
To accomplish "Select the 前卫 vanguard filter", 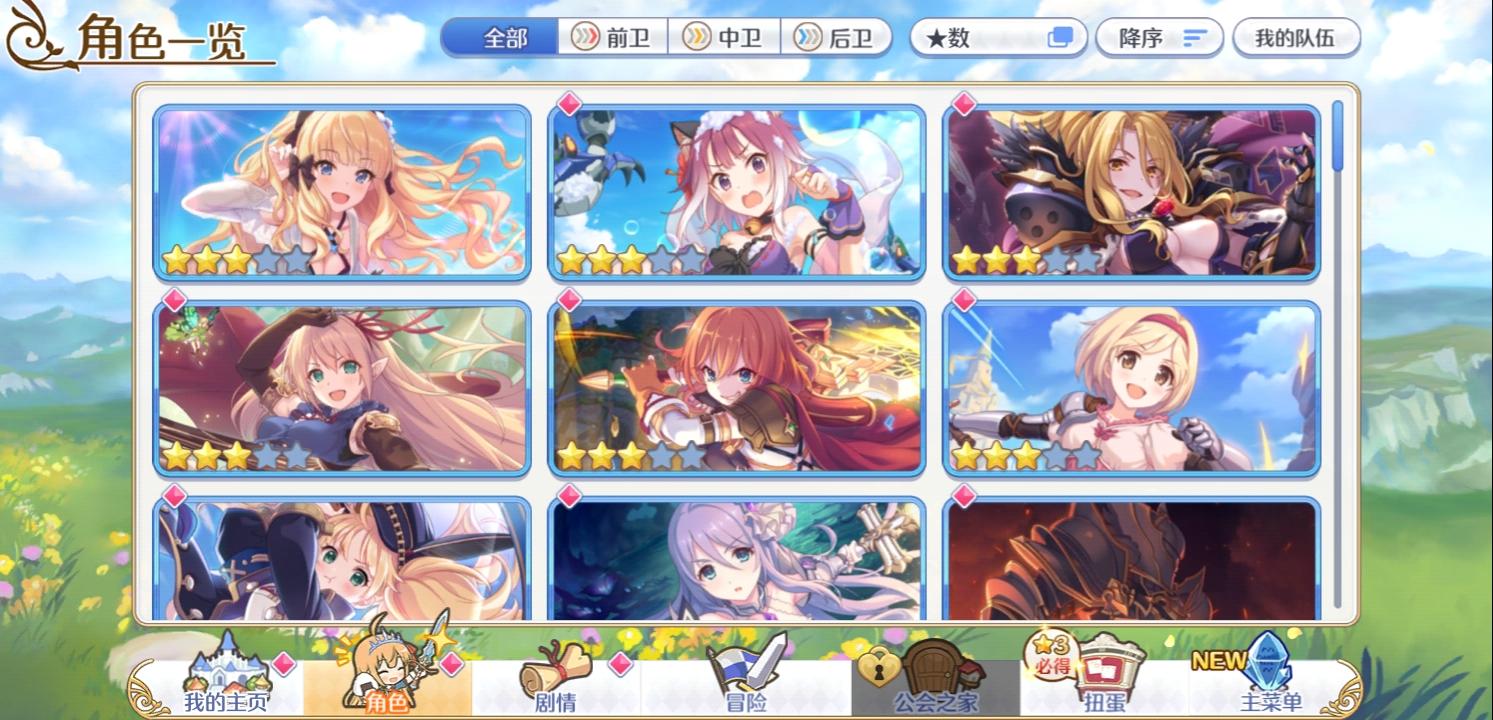I will pyautogui.click(x=611, y=38).
